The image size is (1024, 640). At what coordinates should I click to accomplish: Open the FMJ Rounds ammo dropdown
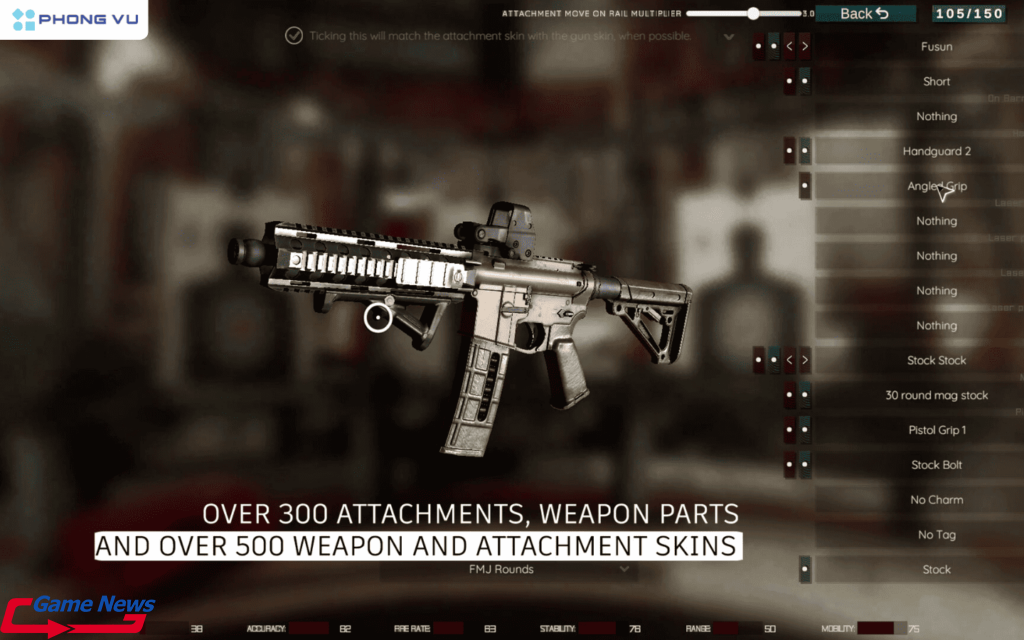click(x=509, y=570)
